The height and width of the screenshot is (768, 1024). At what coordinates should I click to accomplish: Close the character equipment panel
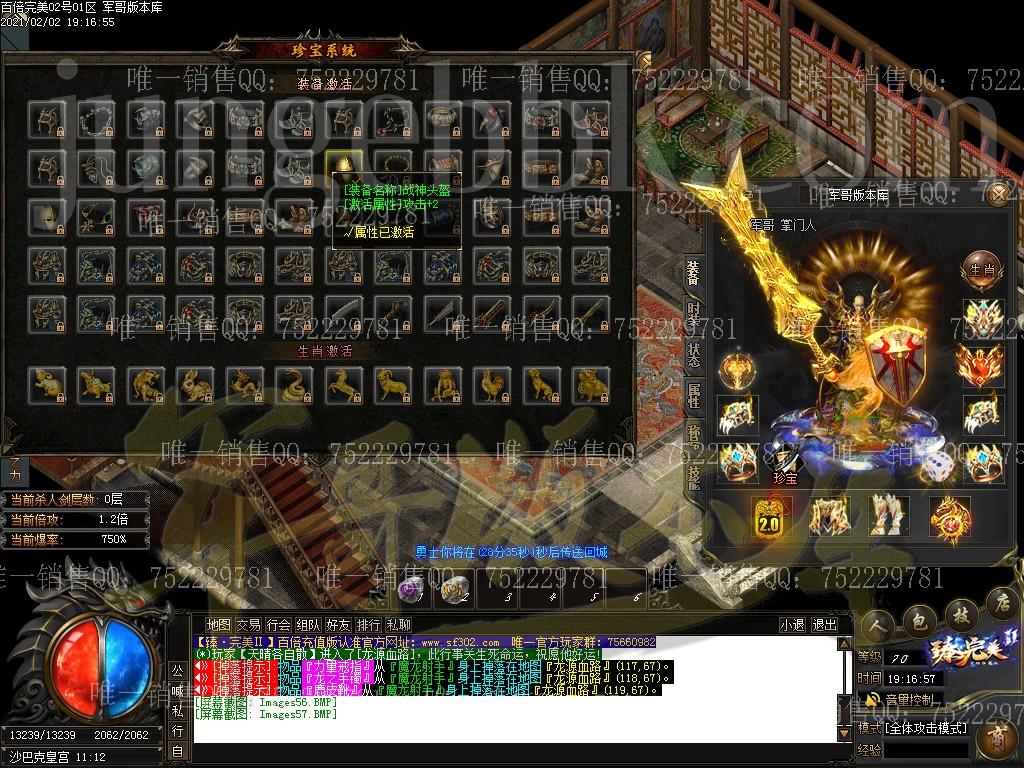pyautogui.click(x=997, y=194)
